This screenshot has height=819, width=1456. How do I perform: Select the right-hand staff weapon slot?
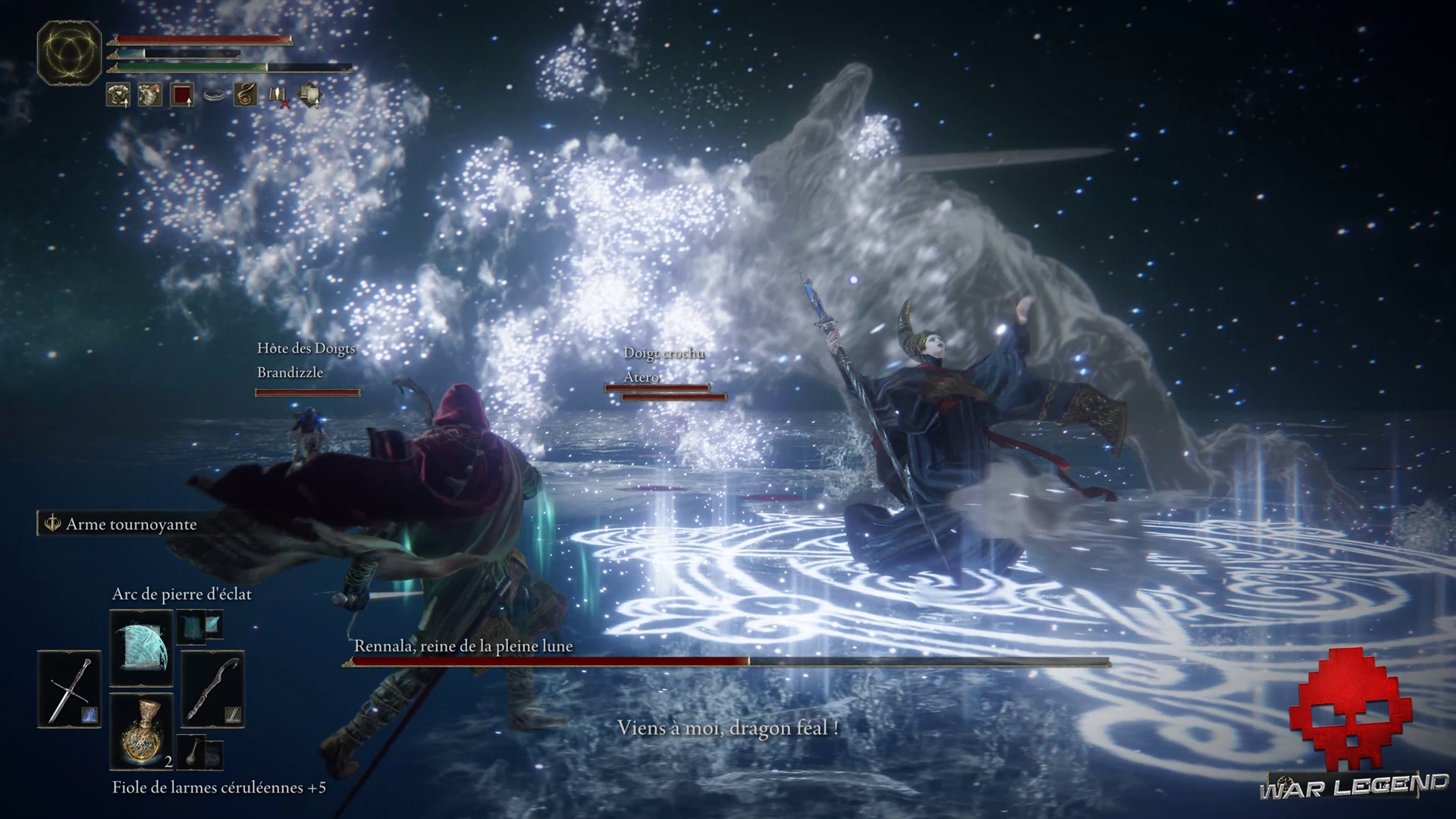click(213, 689)
